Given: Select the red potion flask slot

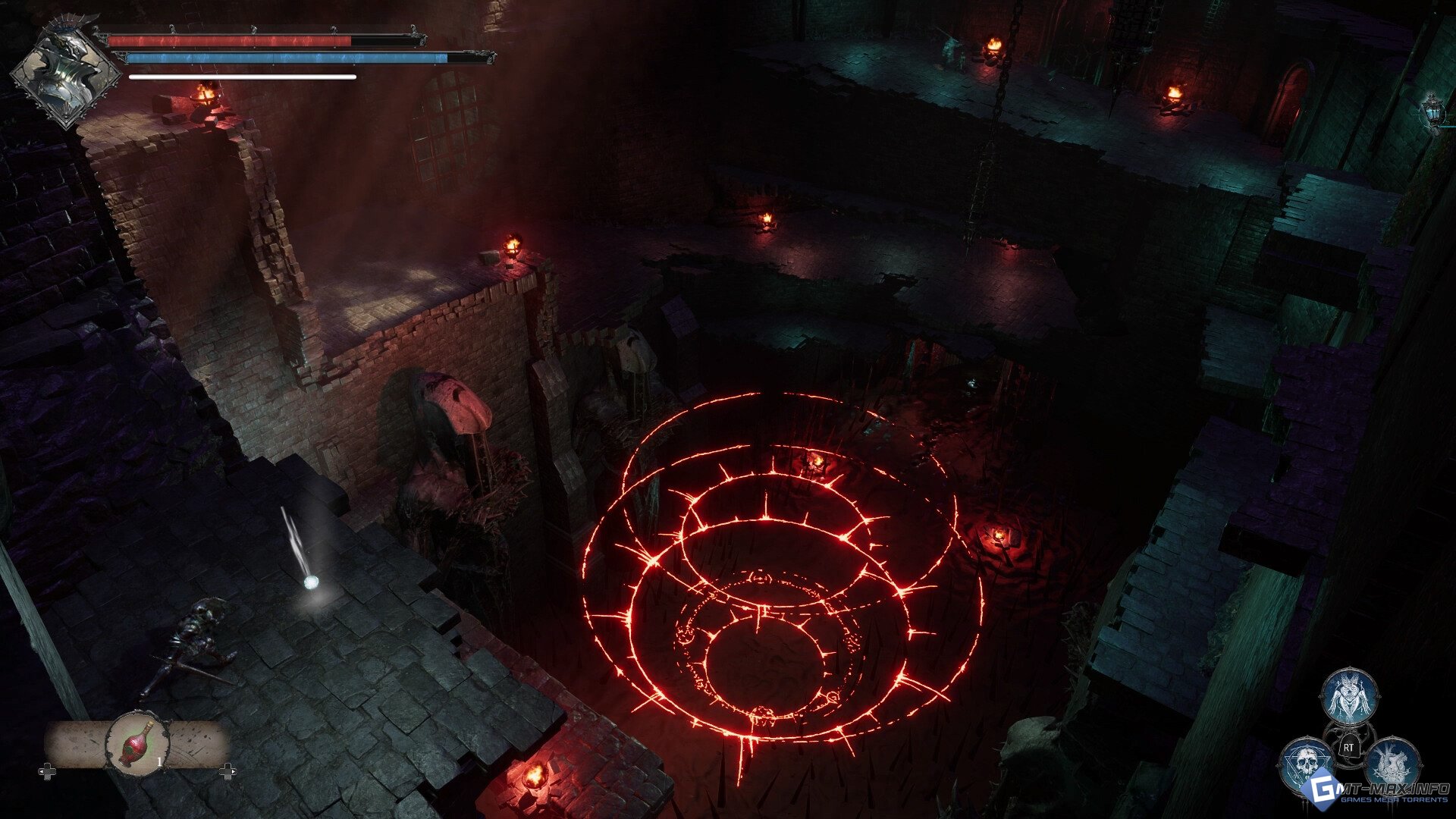Looking at the screenshot, I should coord(137,743).
